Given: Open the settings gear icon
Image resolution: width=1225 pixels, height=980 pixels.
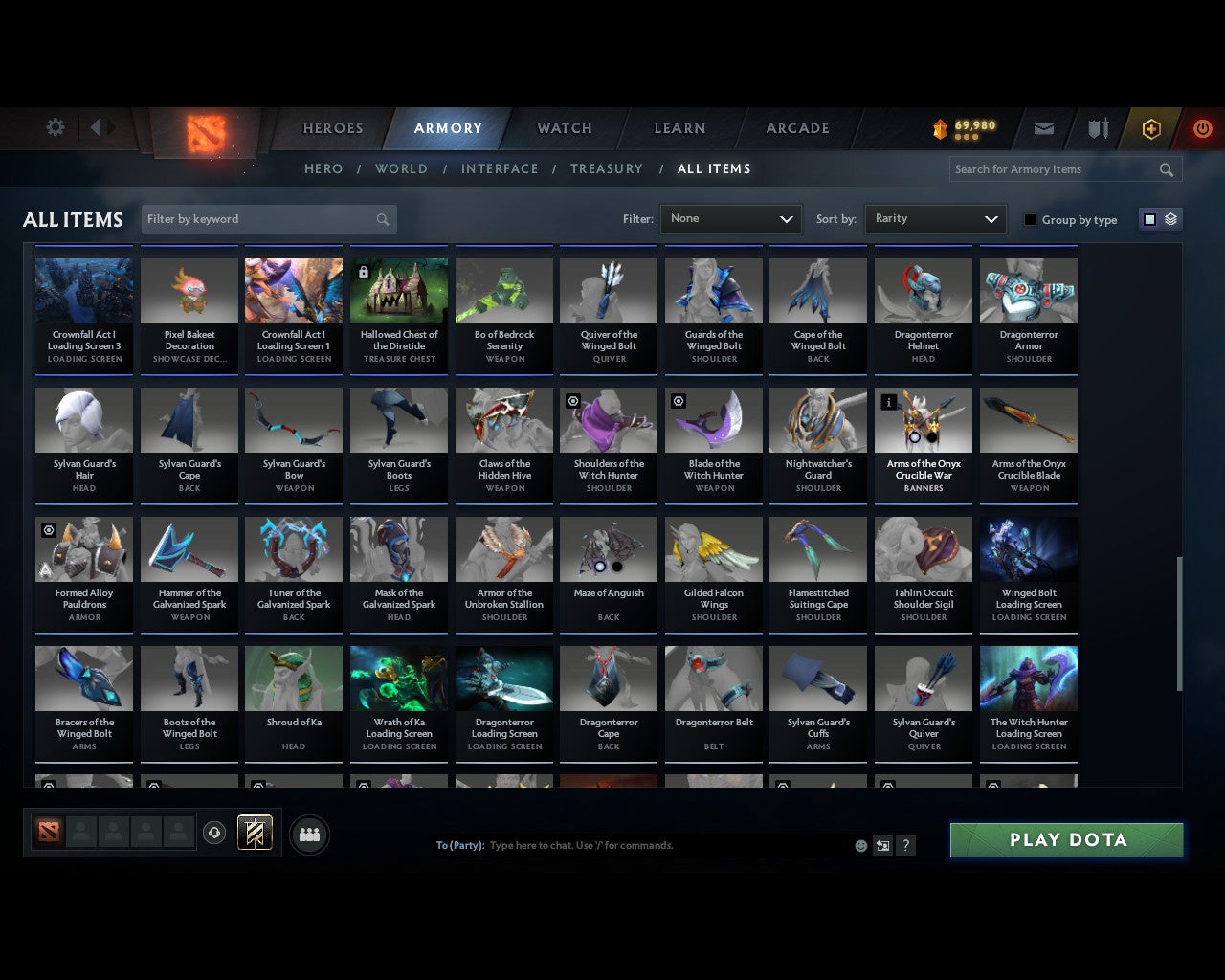Looking at the screenshot, I should pyautogui.click(x=55, y=126).
